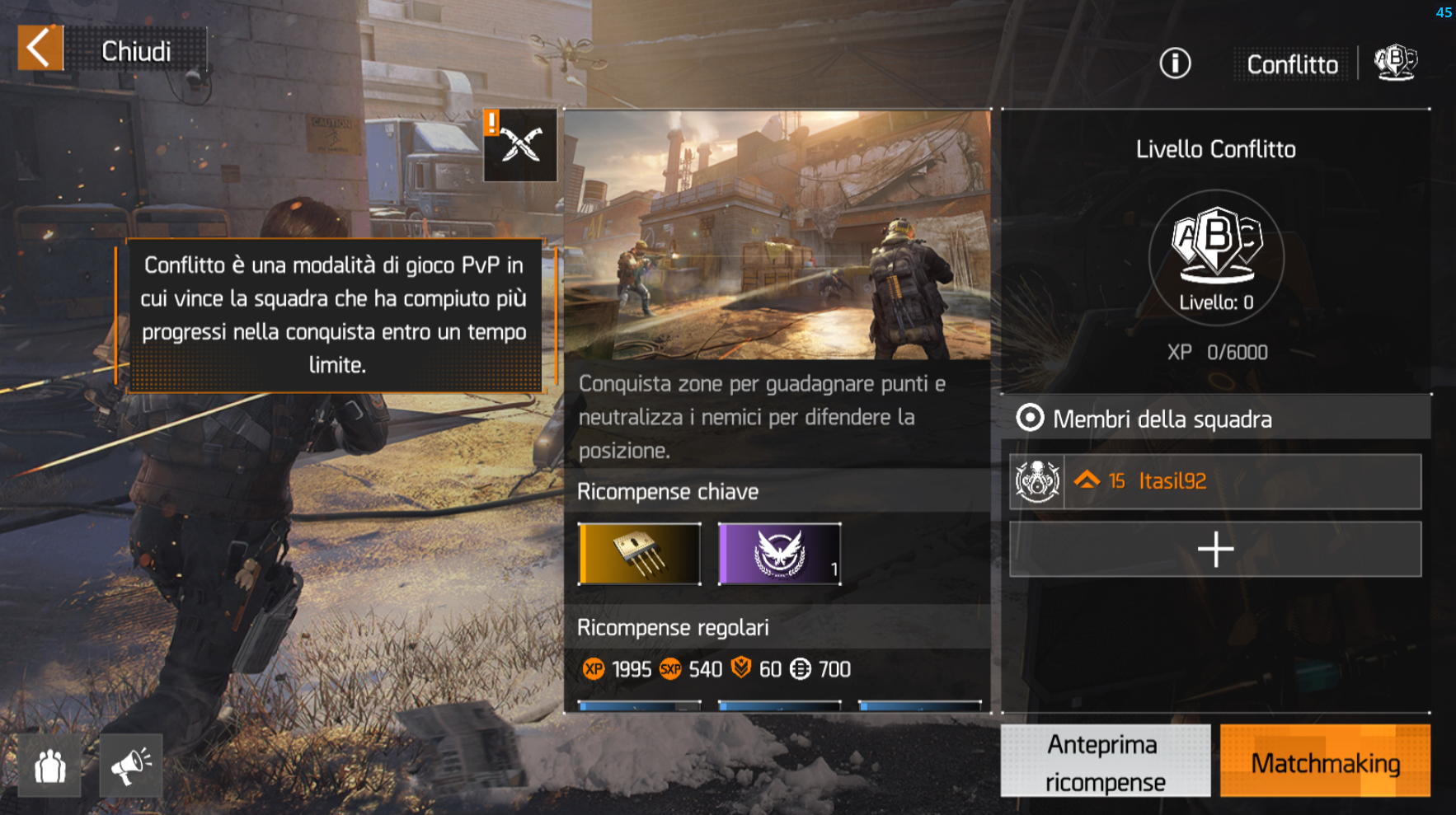The height and width of the screenshot is (815, 1456).
Task: View the gold chip key reward
Action: coord(640,554)
